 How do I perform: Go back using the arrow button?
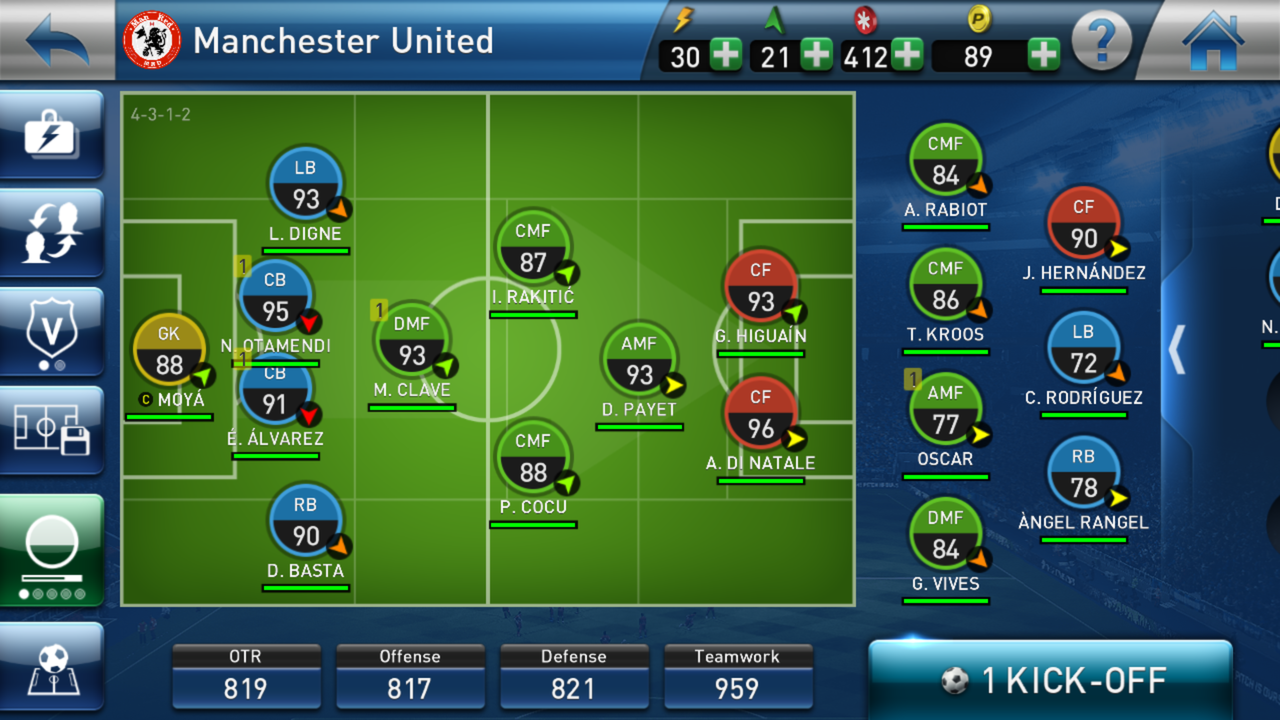55,40
